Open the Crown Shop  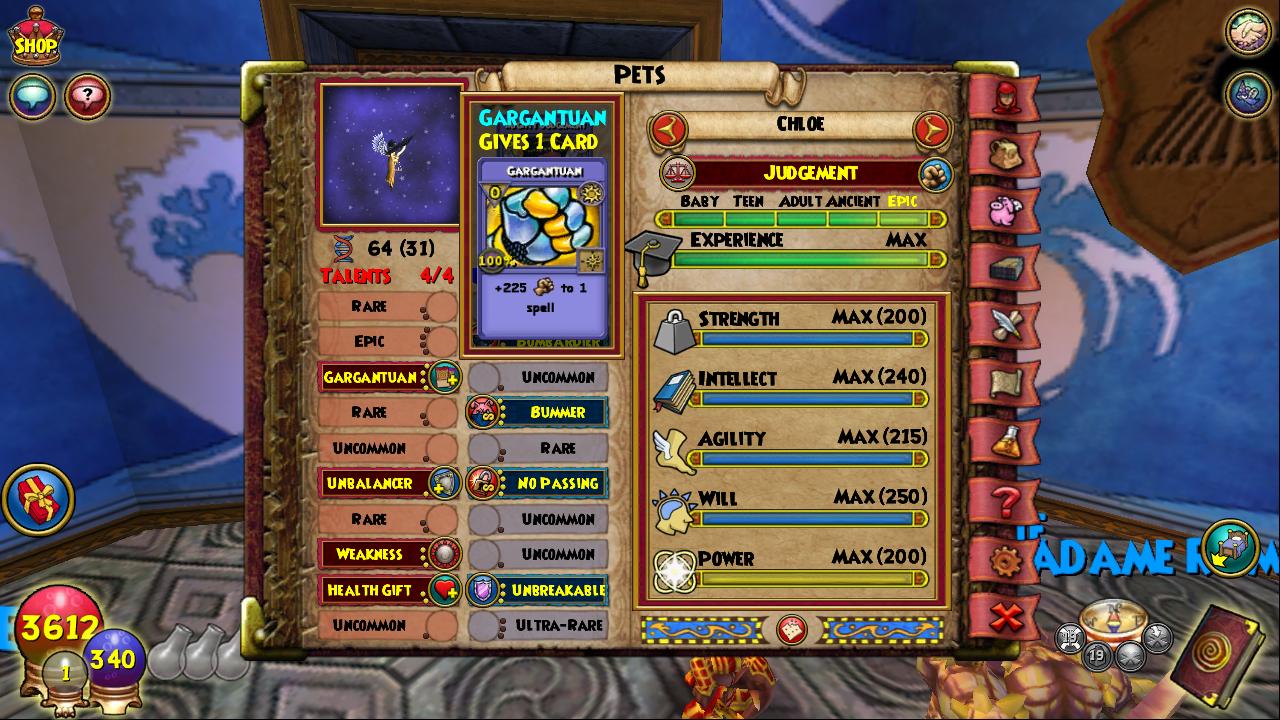34,40
